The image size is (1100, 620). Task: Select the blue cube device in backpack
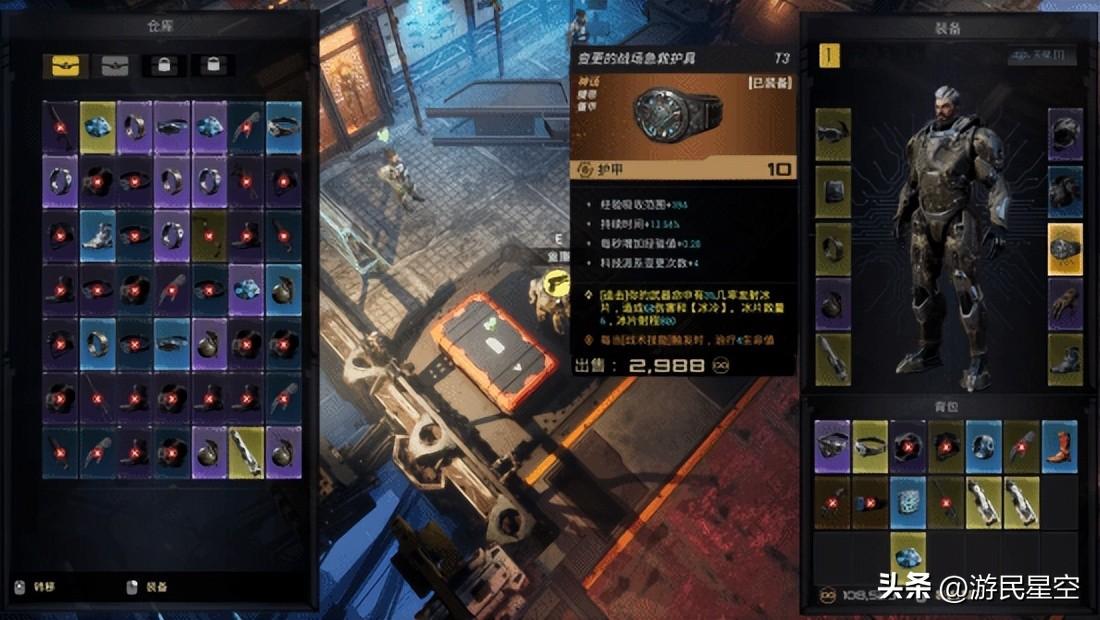click(x=908, y=501)
